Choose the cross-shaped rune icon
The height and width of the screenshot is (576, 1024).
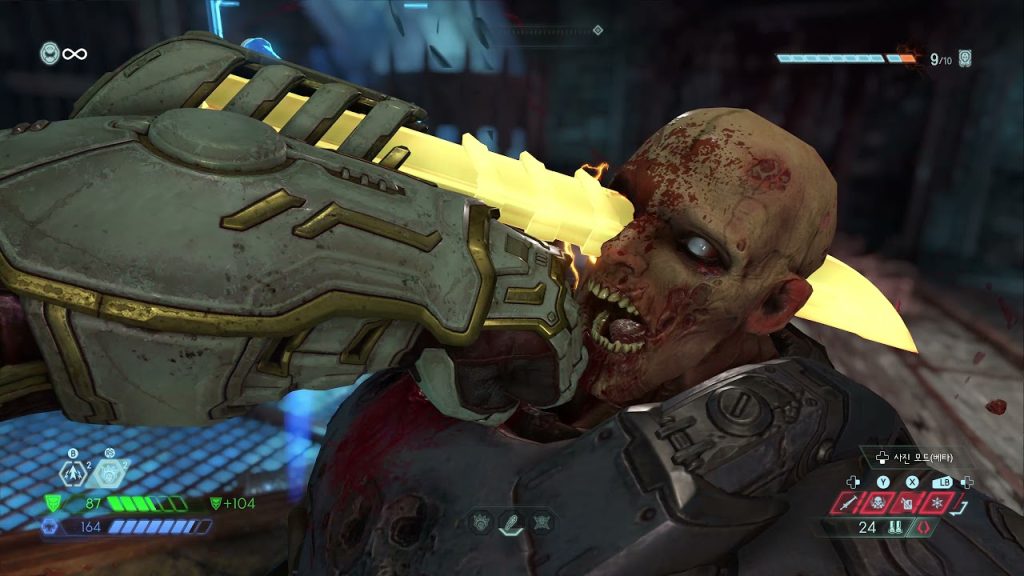click(541, 522)
